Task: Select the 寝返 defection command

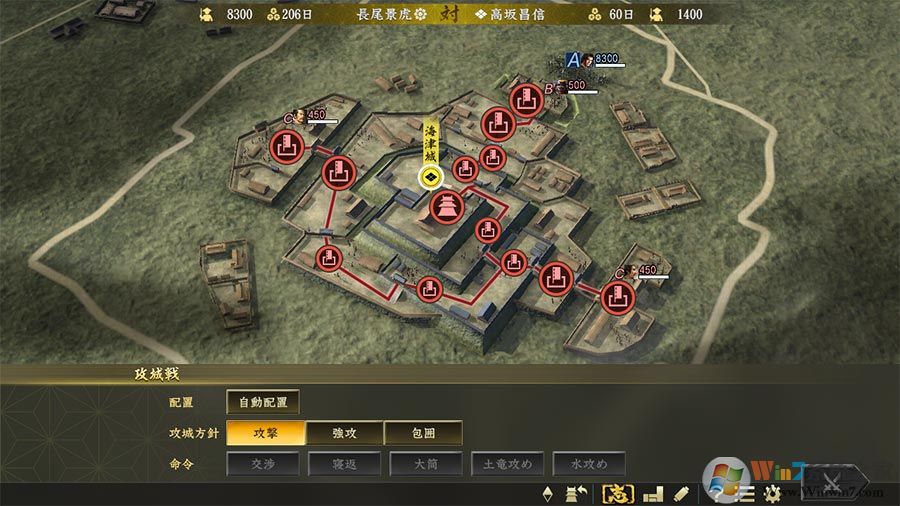Action: click(x=345, y=464)
